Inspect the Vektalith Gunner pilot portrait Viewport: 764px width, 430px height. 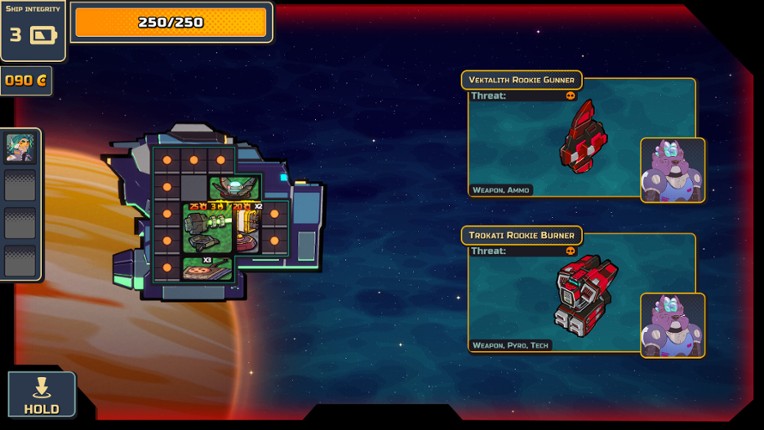click(x=672, y=170)
